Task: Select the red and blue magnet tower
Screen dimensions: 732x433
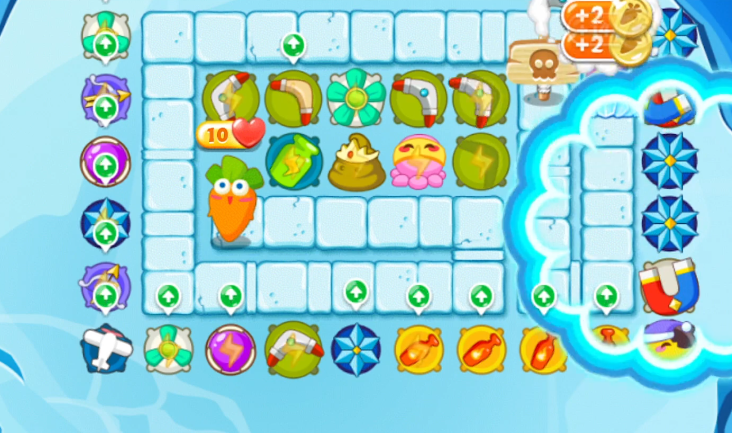Action: point(668,283)
